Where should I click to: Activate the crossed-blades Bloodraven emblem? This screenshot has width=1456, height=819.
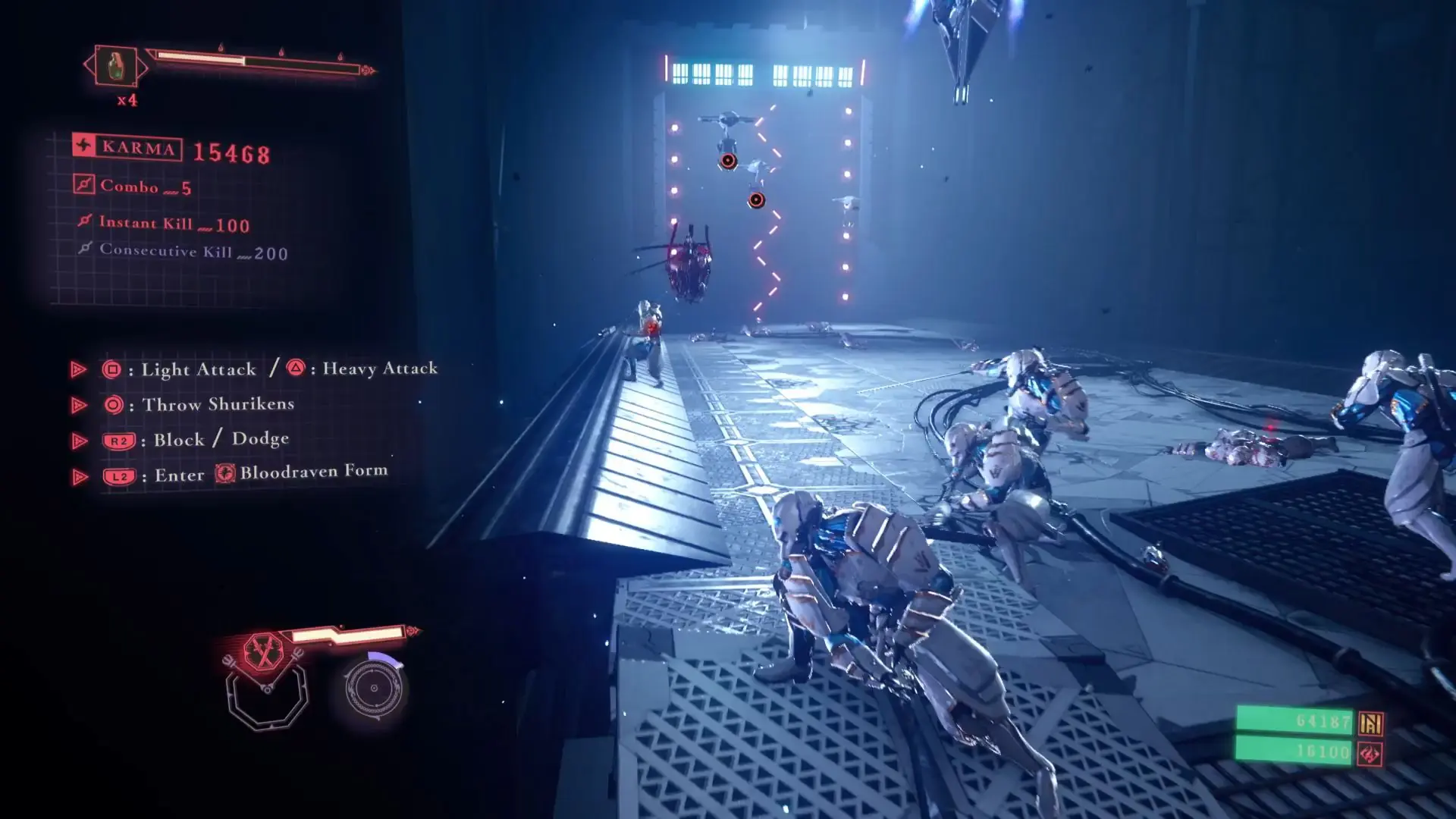(263, 651)
